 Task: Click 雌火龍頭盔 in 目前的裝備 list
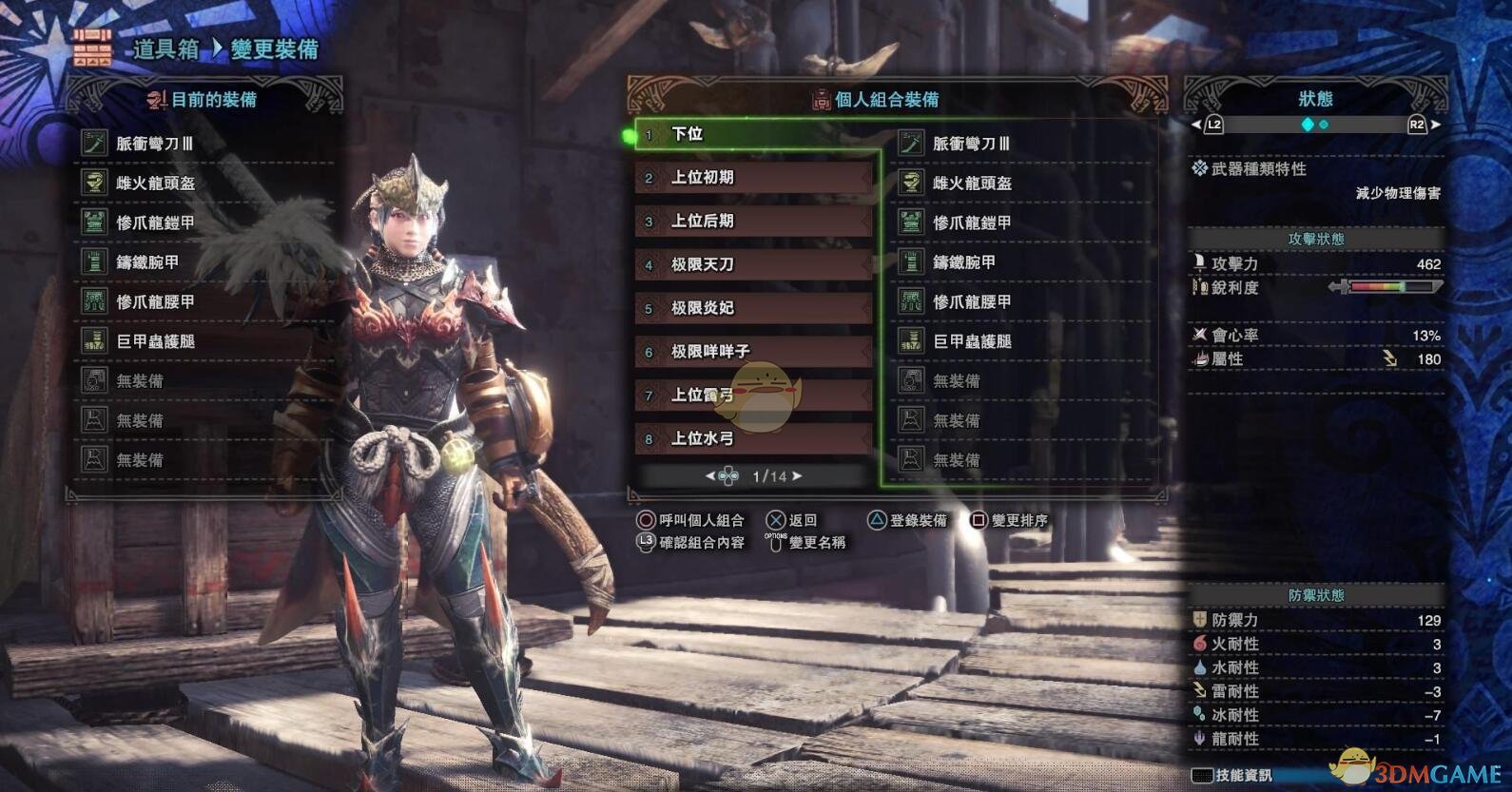(x=155, y=184)
